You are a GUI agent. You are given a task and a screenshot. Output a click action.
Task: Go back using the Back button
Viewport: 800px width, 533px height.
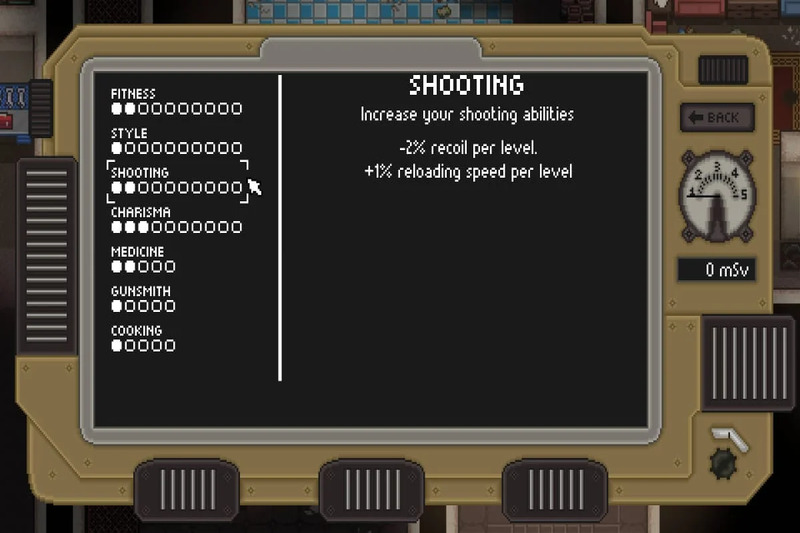(x=712, y=117)
